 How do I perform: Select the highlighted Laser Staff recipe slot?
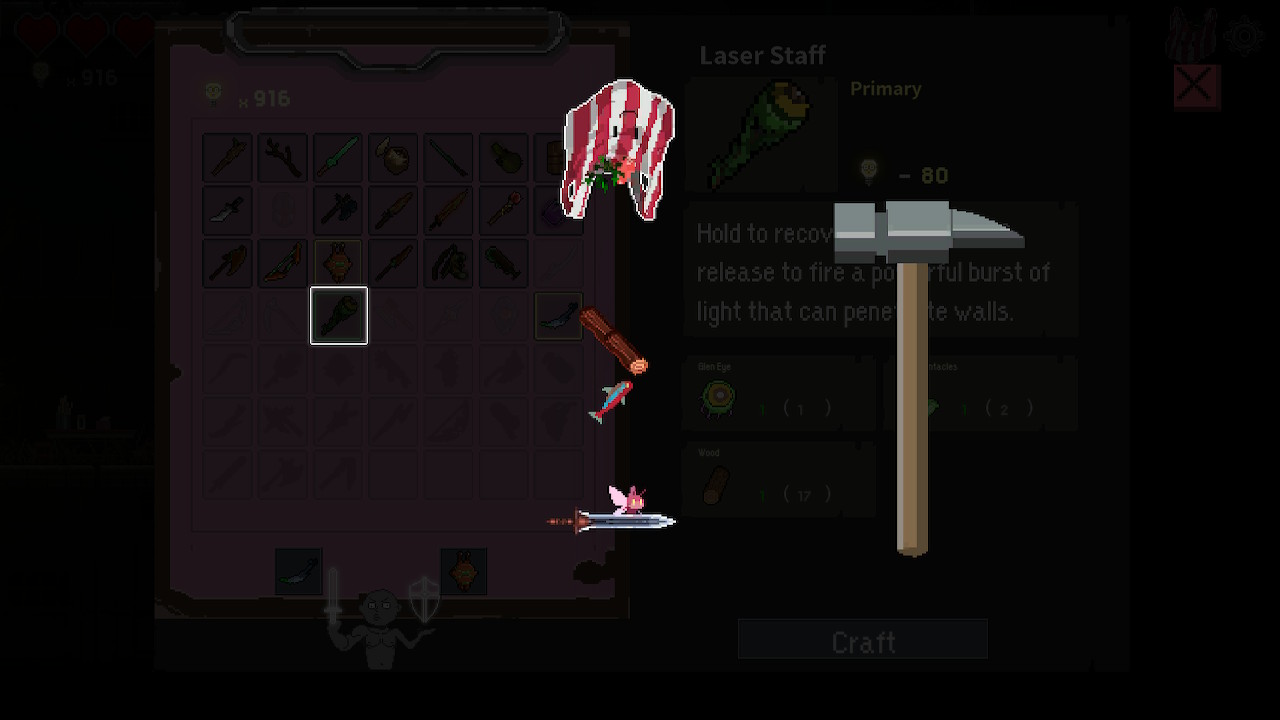[x=339, y=316]
